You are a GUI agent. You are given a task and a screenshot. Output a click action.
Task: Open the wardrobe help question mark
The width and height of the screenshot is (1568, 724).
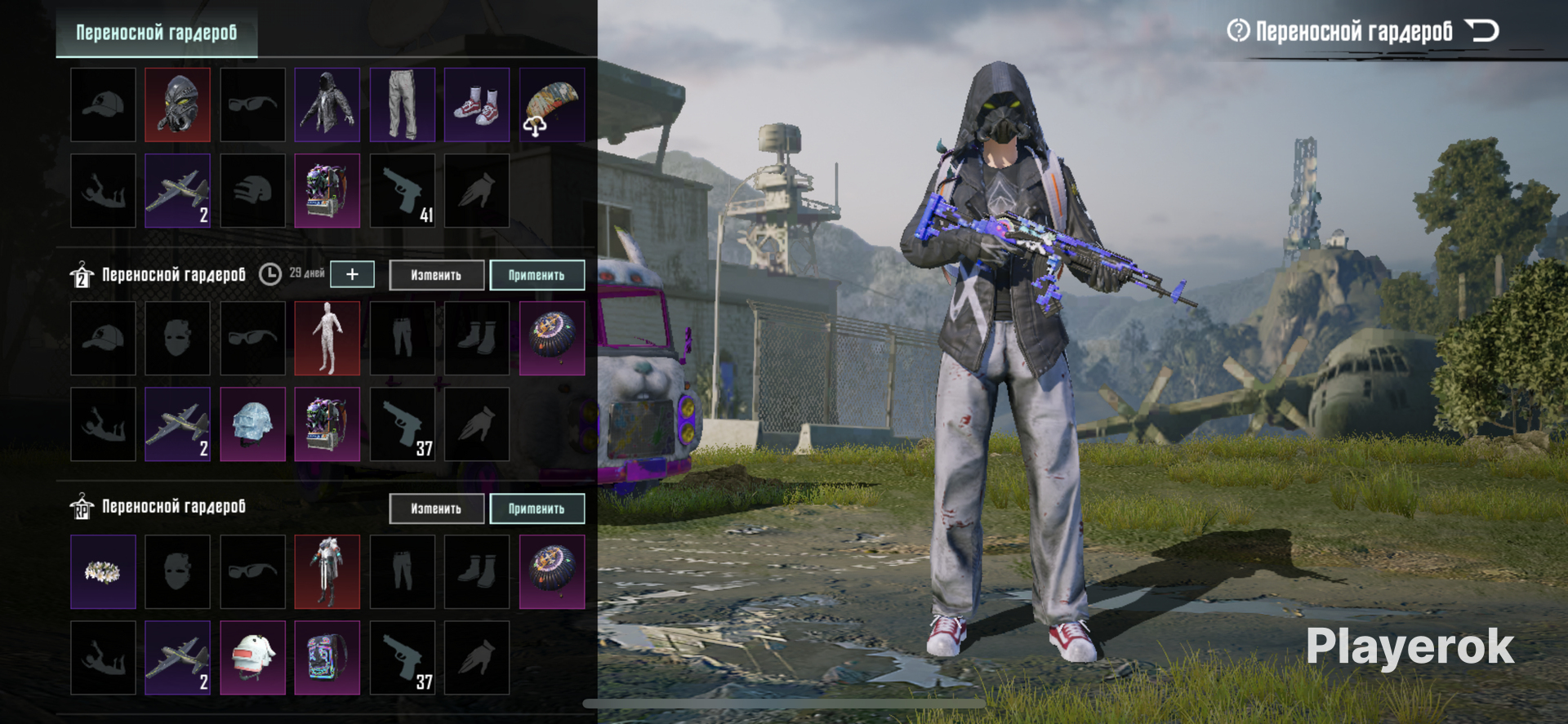click(1238, 31)
